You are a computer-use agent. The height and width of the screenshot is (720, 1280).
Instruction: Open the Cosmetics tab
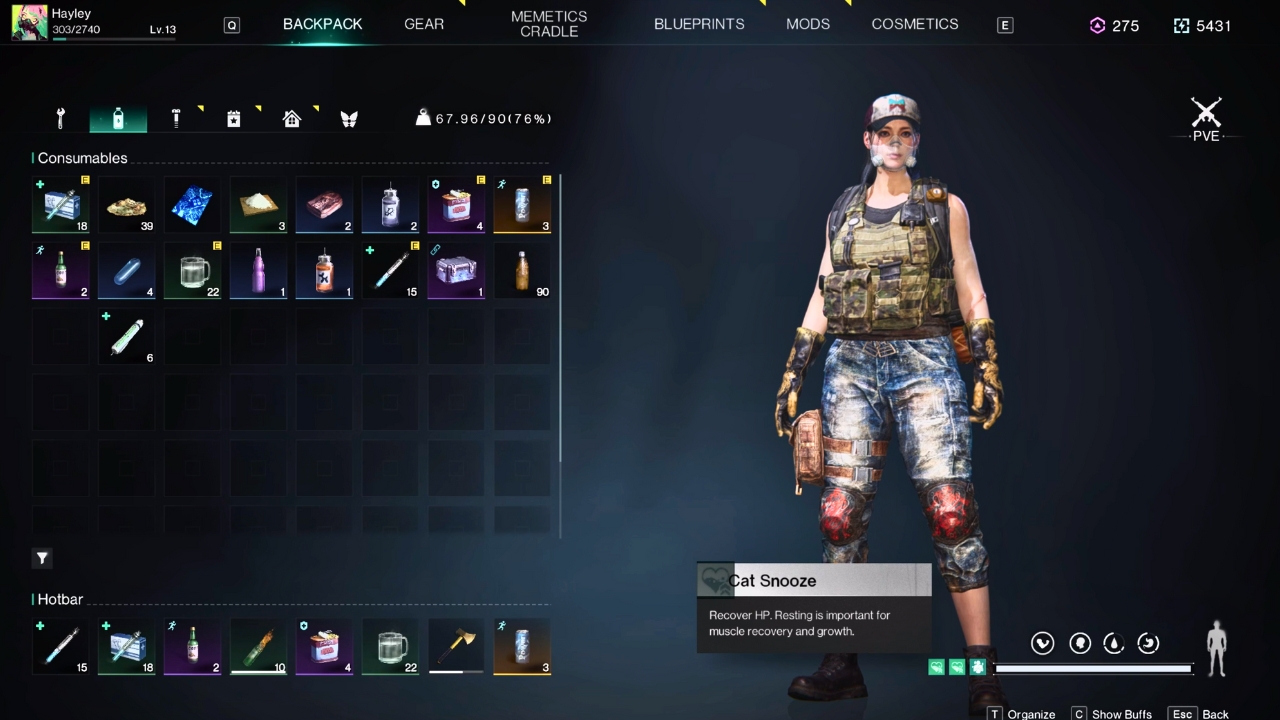[x=915, y=24]
